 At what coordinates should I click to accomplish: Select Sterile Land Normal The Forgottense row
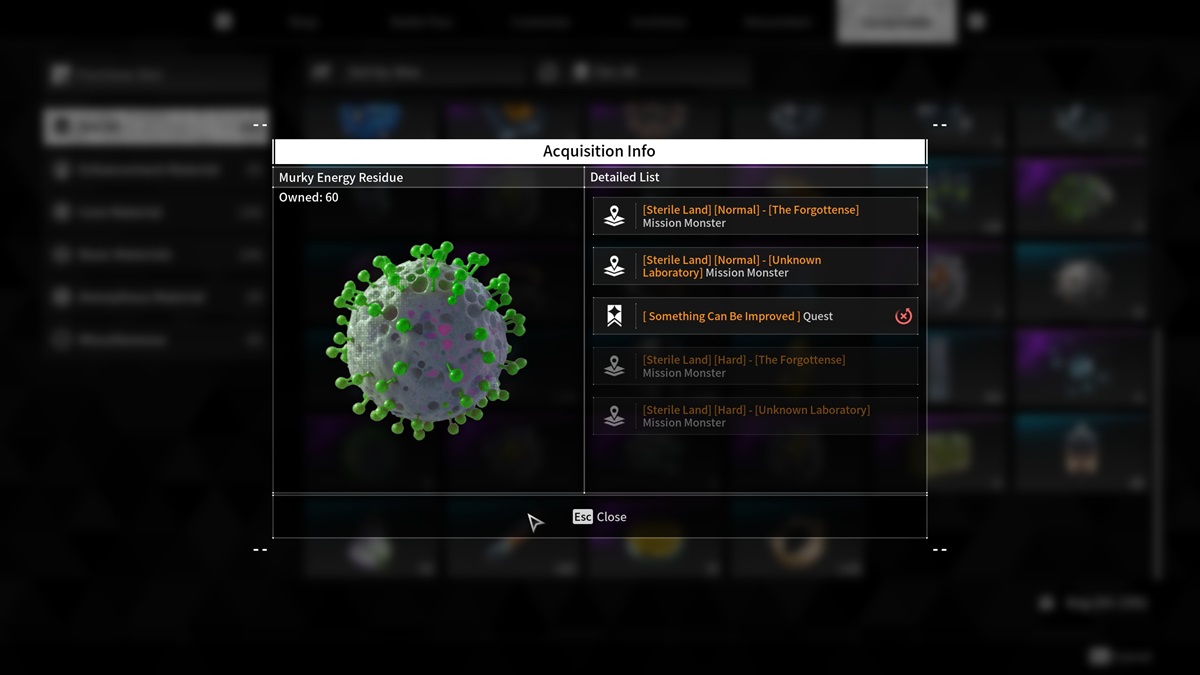click(x=755, y=216)
